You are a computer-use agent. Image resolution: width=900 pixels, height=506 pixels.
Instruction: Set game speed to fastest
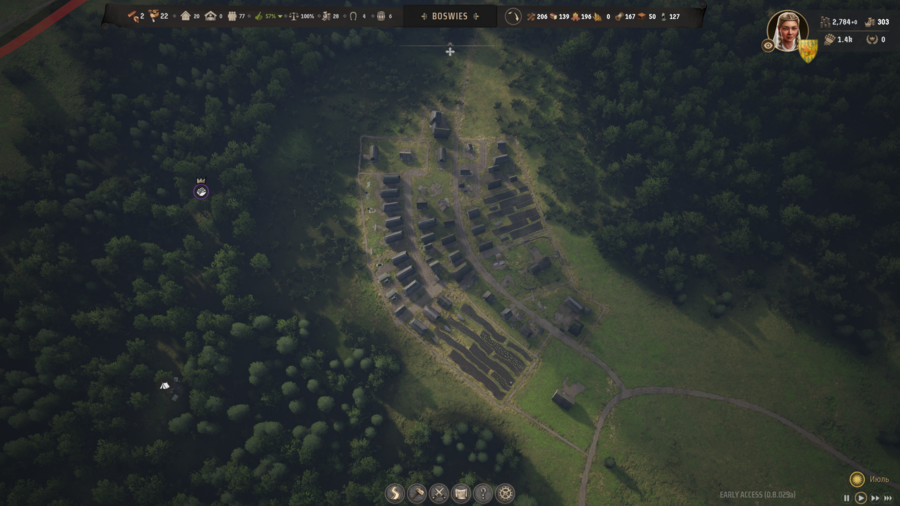click(x=888, y=498)
